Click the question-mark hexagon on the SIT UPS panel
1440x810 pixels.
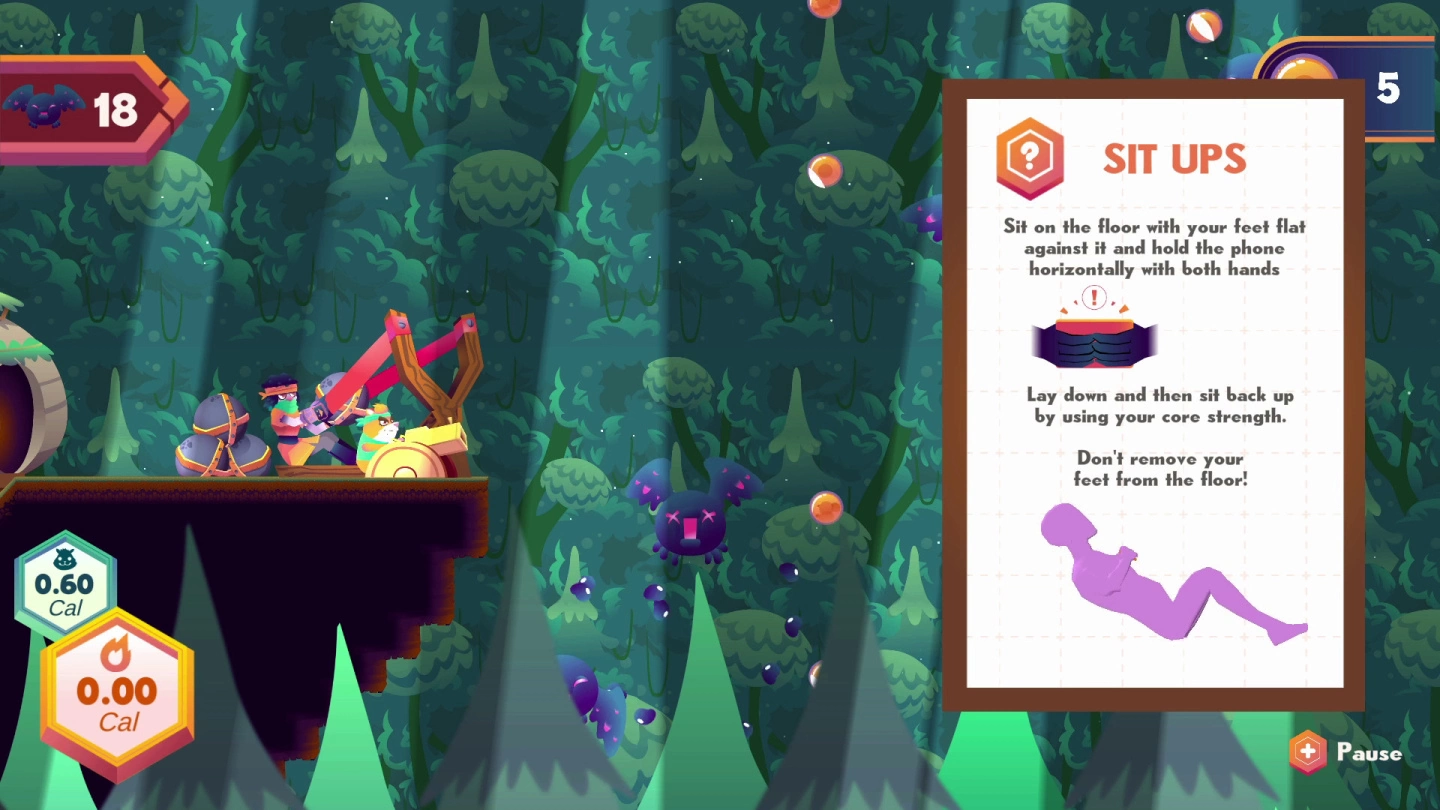(1028, 159)
